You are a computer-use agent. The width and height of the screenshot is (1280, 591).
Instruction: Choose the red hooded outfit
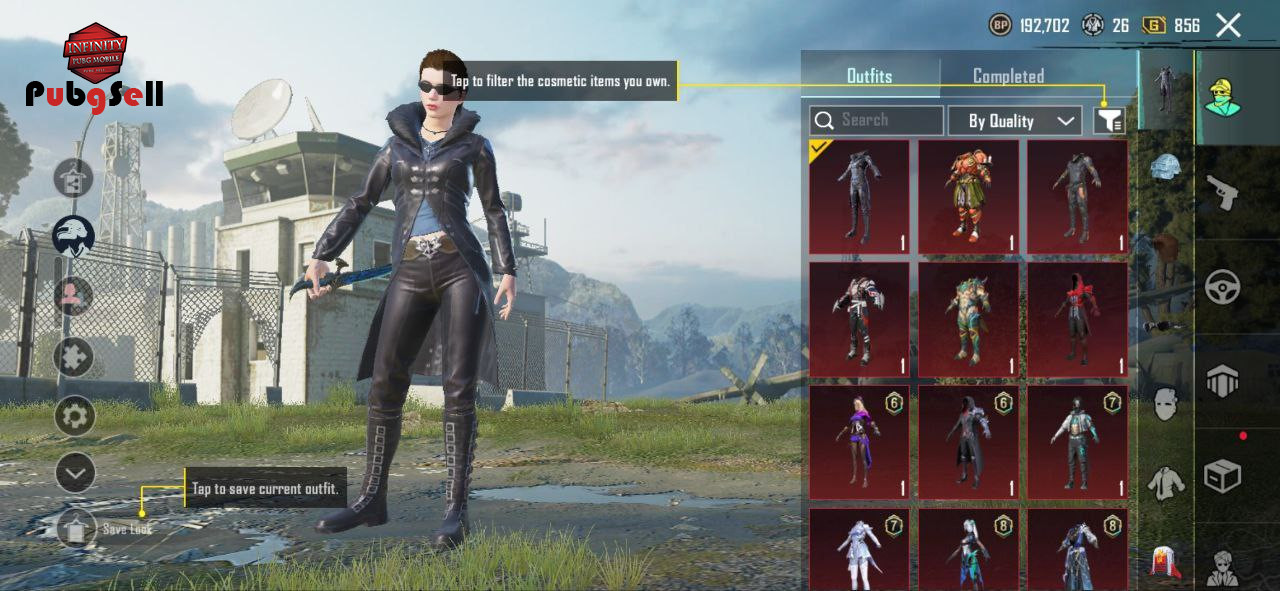[1077, 319]
